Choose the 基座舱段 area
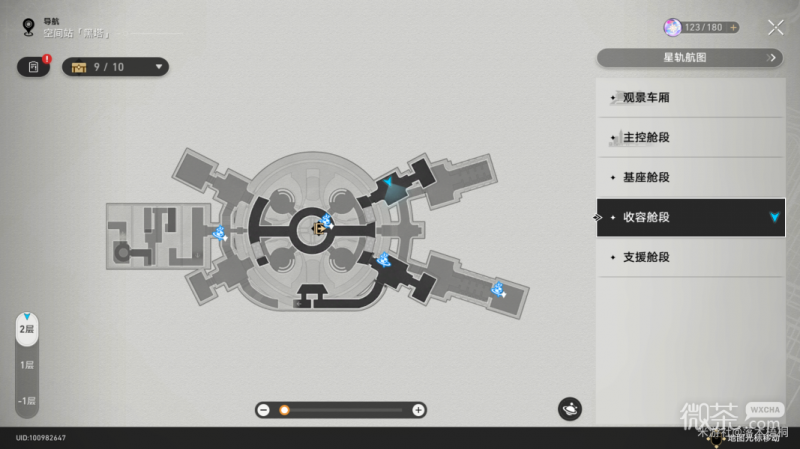Image resolution: width=800 pixels, height=449 pixels. [690, 177]
